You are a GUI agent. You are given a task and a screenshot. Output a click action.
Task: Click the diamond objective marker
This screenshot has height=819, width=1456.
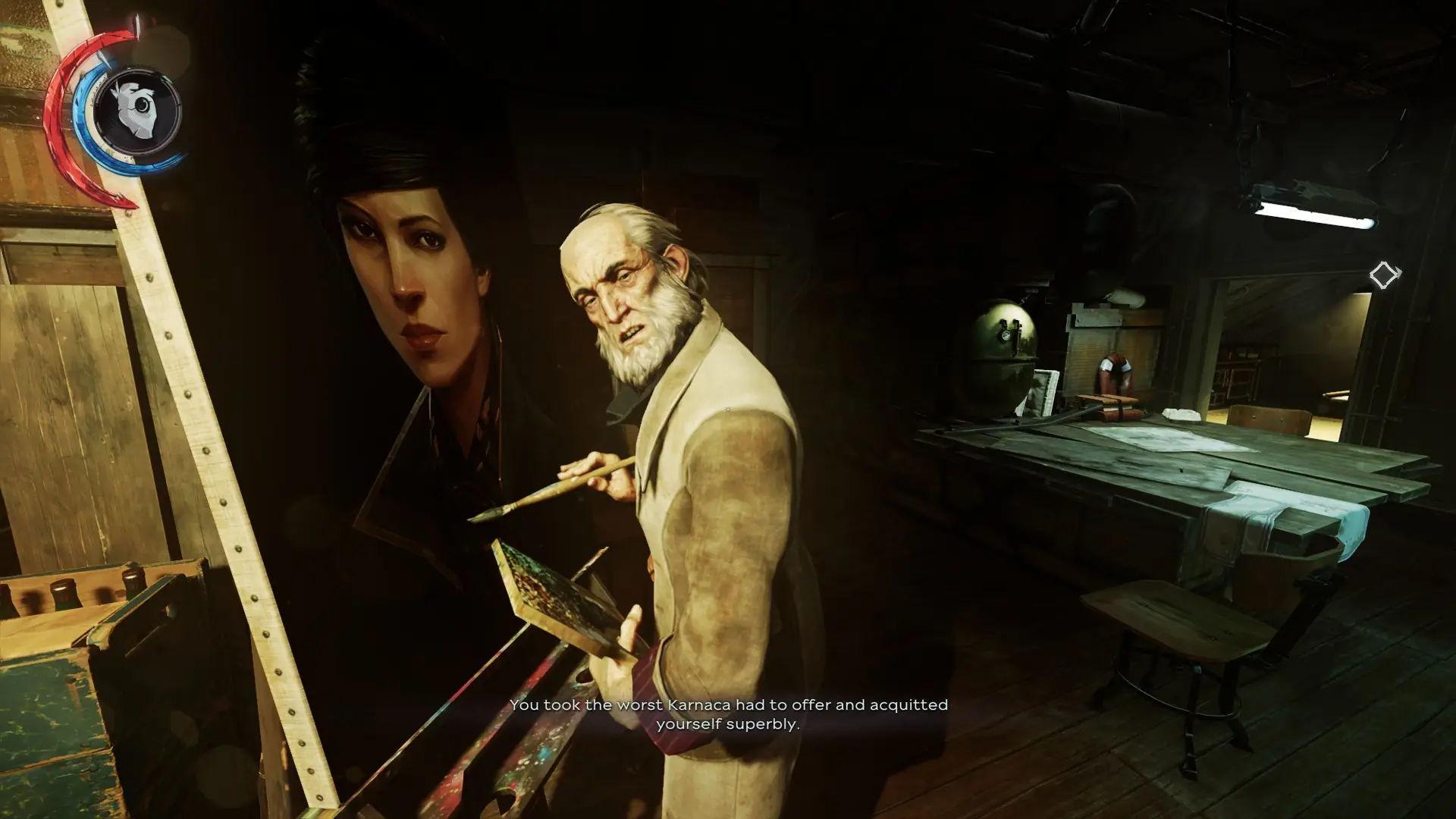click(x=1383, y=275)
